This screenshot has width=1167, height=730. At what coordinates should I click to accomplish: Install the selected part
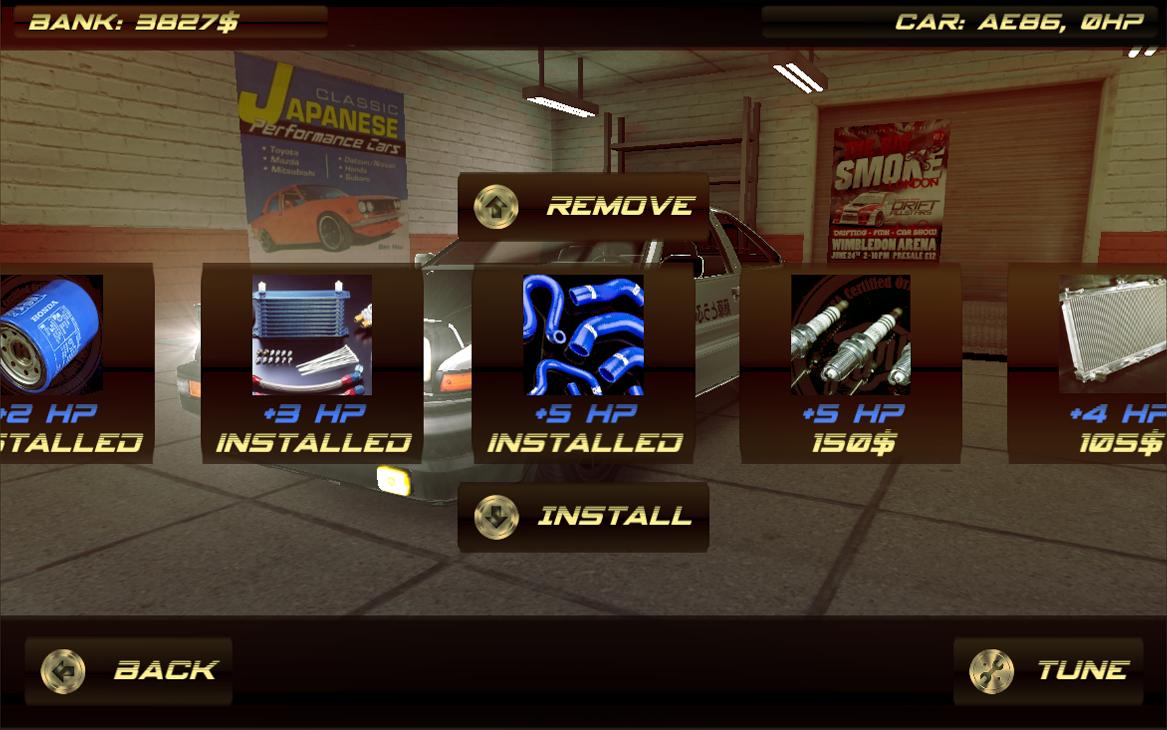(584, 517)
